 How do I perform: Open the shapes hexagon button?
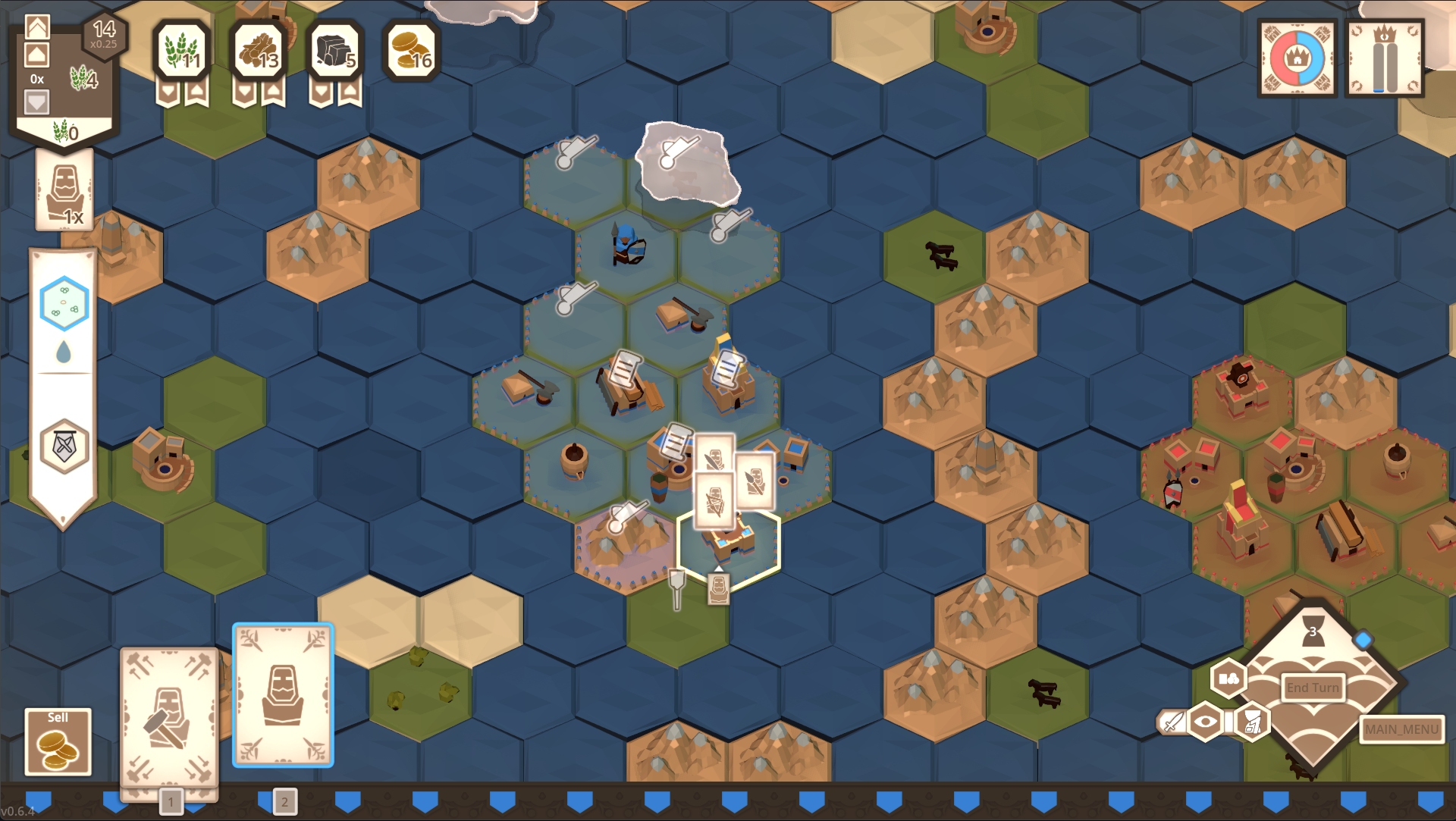click(x=1228, y=678)
